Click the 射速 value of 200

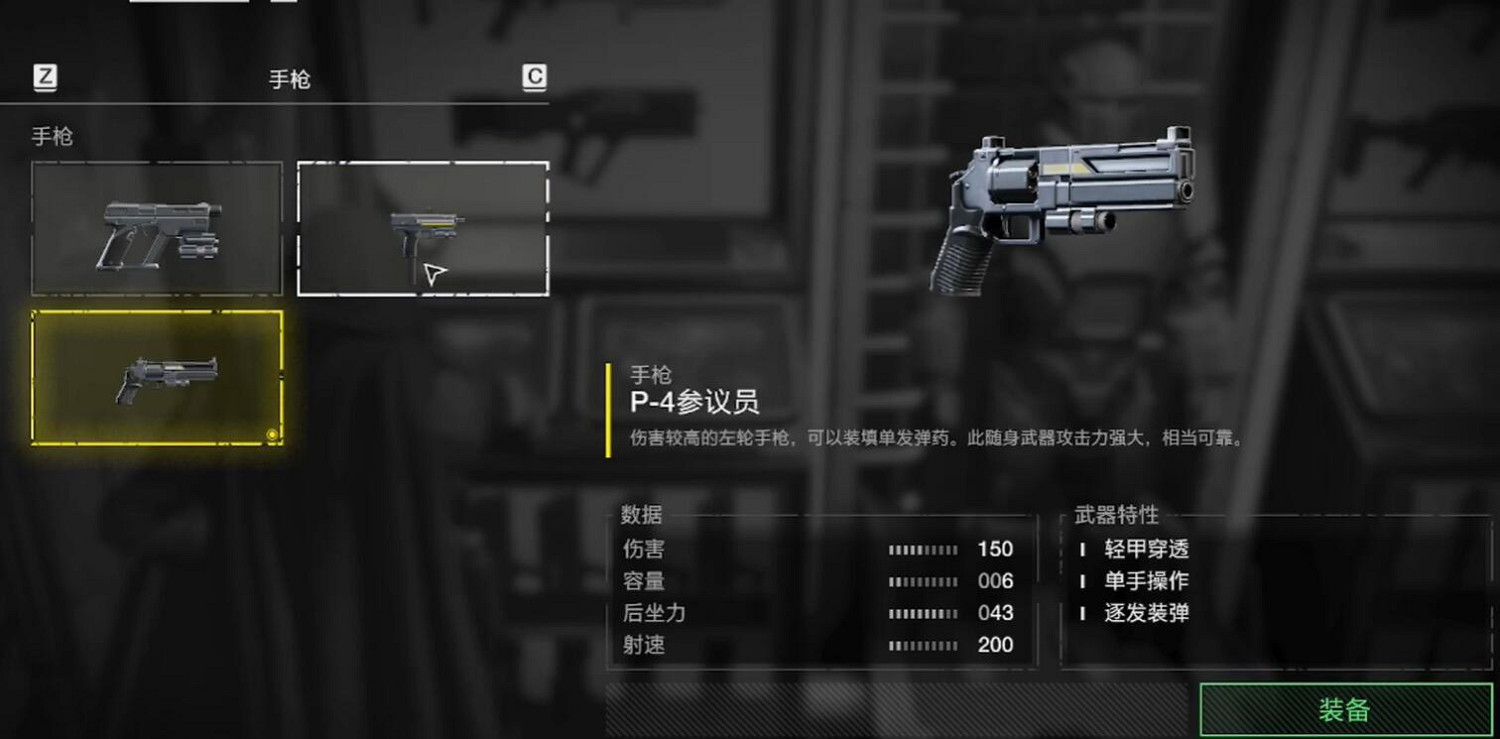(x=998, y=646)
